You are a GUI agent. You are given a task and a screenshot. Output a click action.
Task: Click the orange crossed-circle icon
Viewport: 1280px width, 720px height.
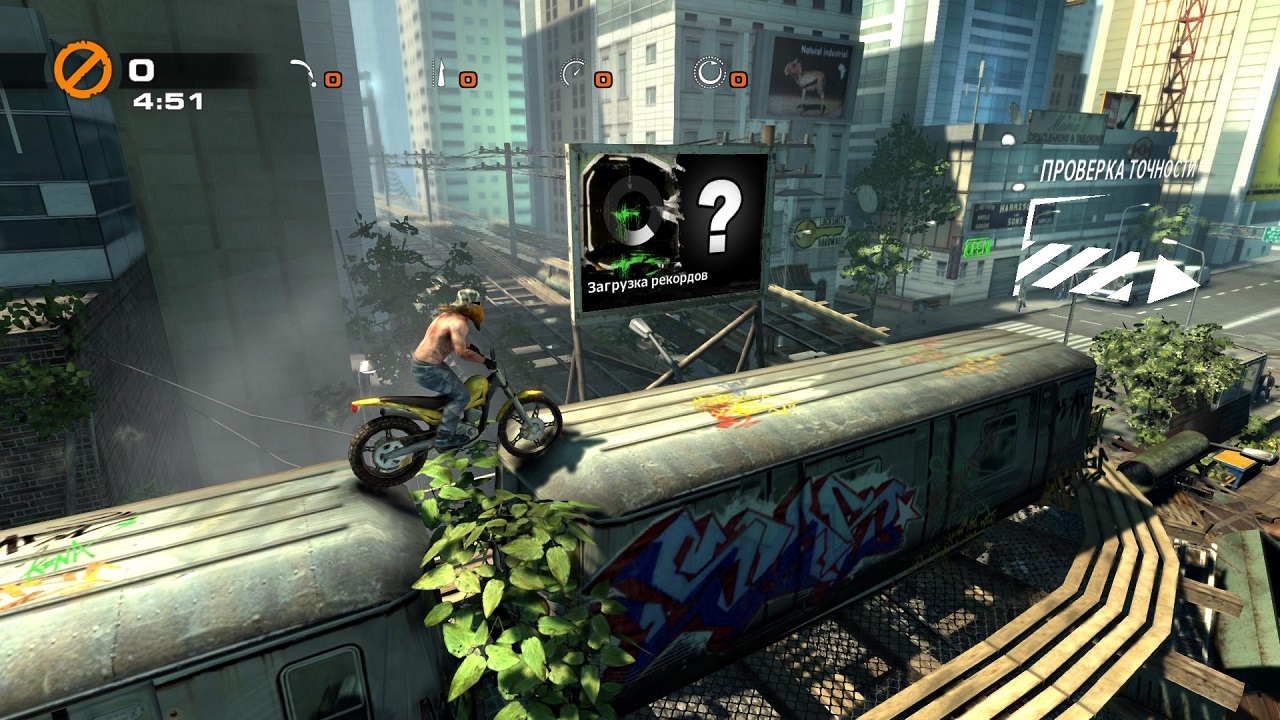coord(83,72)
